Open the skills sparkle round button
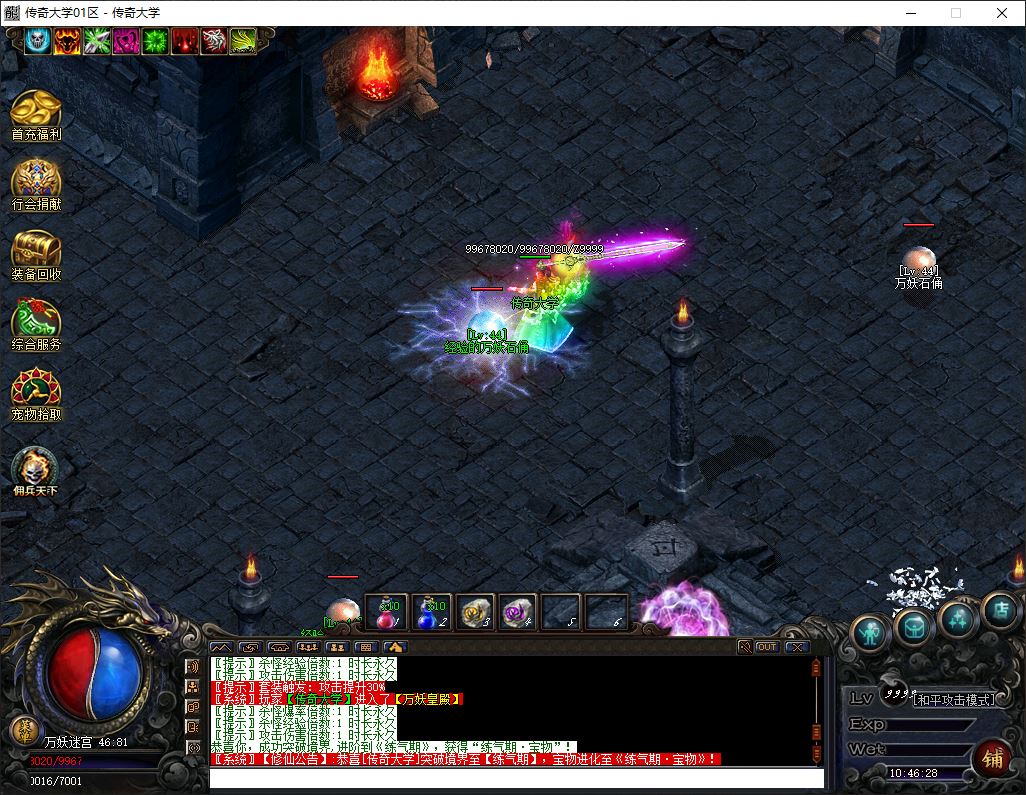This screenshot has width=1026, height=795. (958, 620)
